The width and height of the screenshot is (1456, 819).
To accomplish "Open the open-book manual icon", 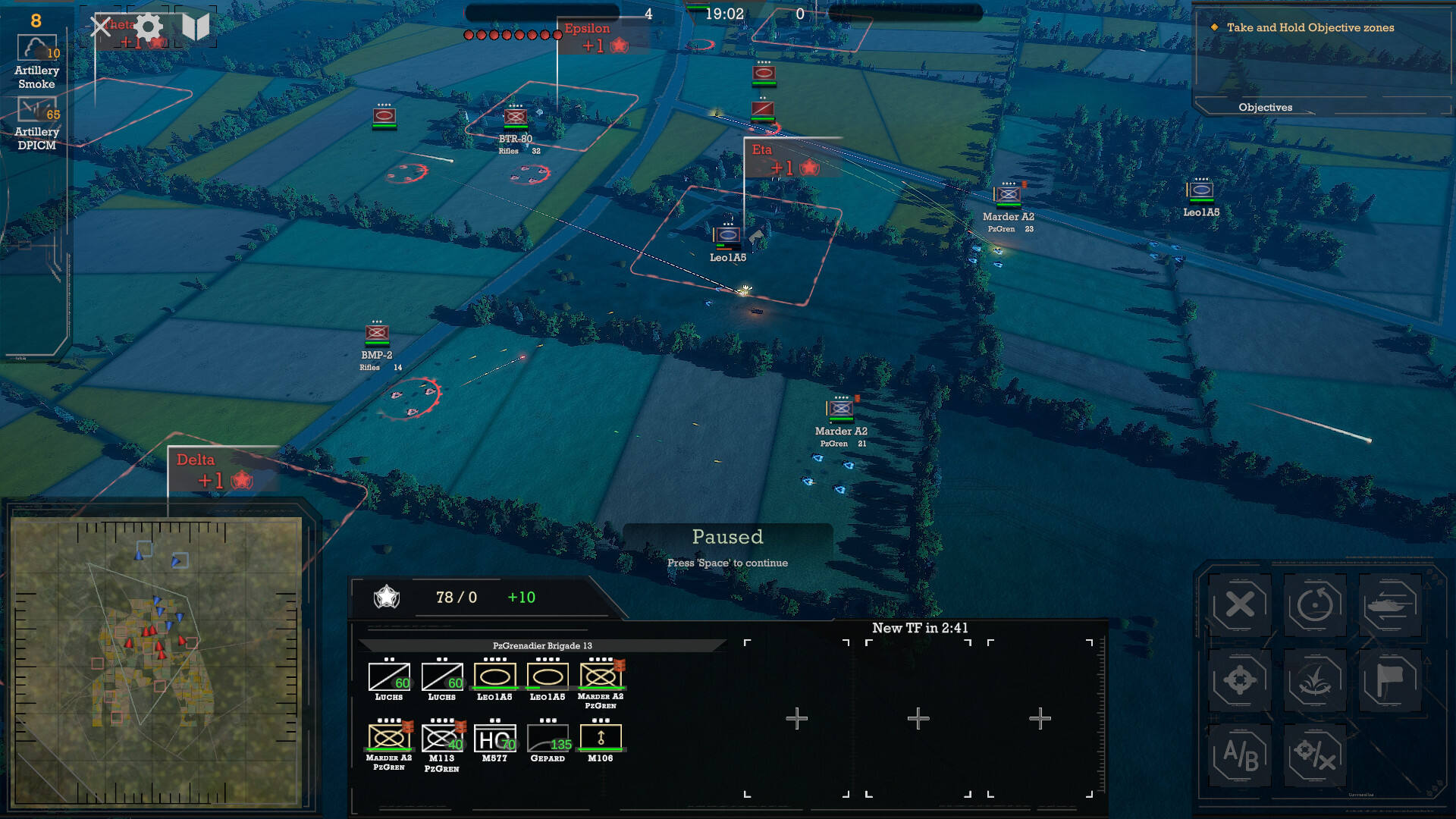I will point(195,27).
